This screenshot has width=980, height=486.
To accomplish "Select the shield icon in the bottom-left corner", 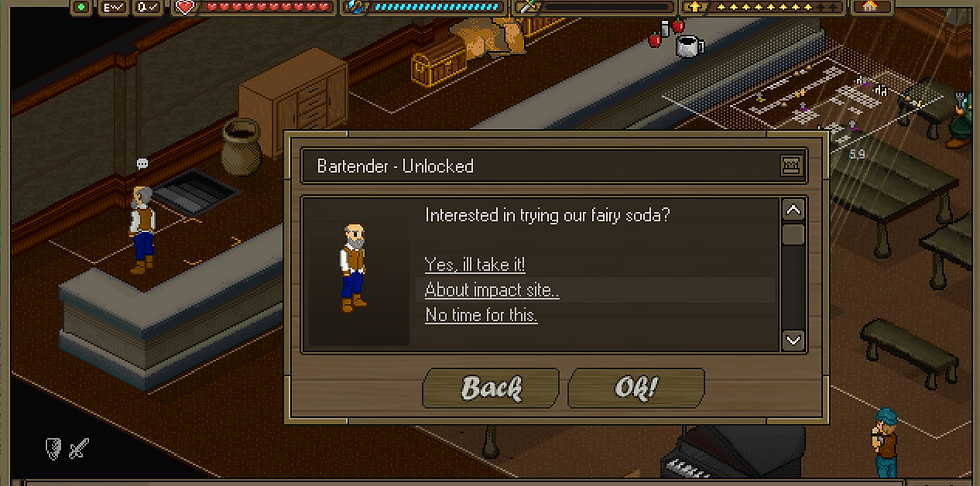I will click(54, 449).
